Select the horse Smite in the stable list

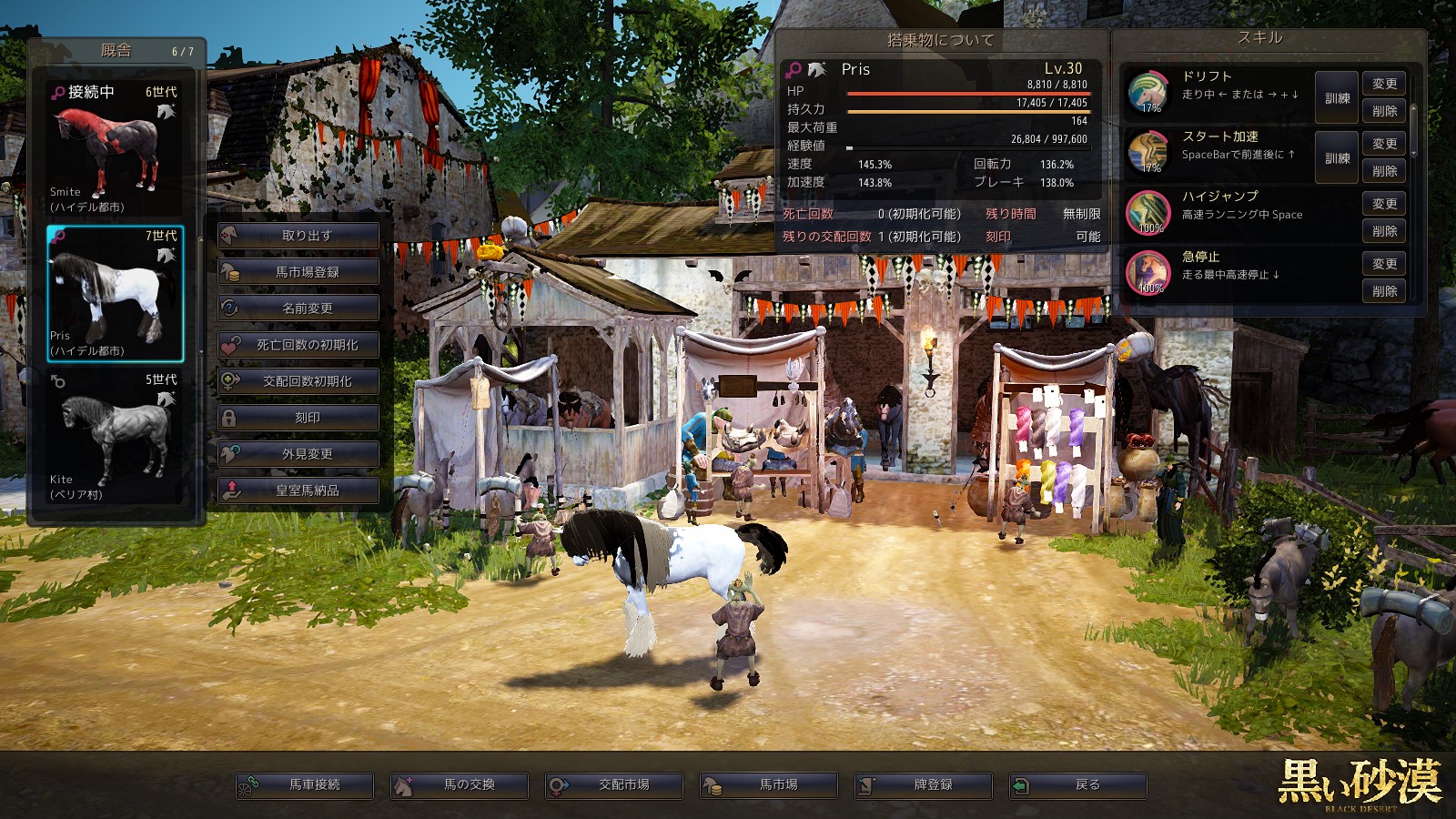coord(115,149)
